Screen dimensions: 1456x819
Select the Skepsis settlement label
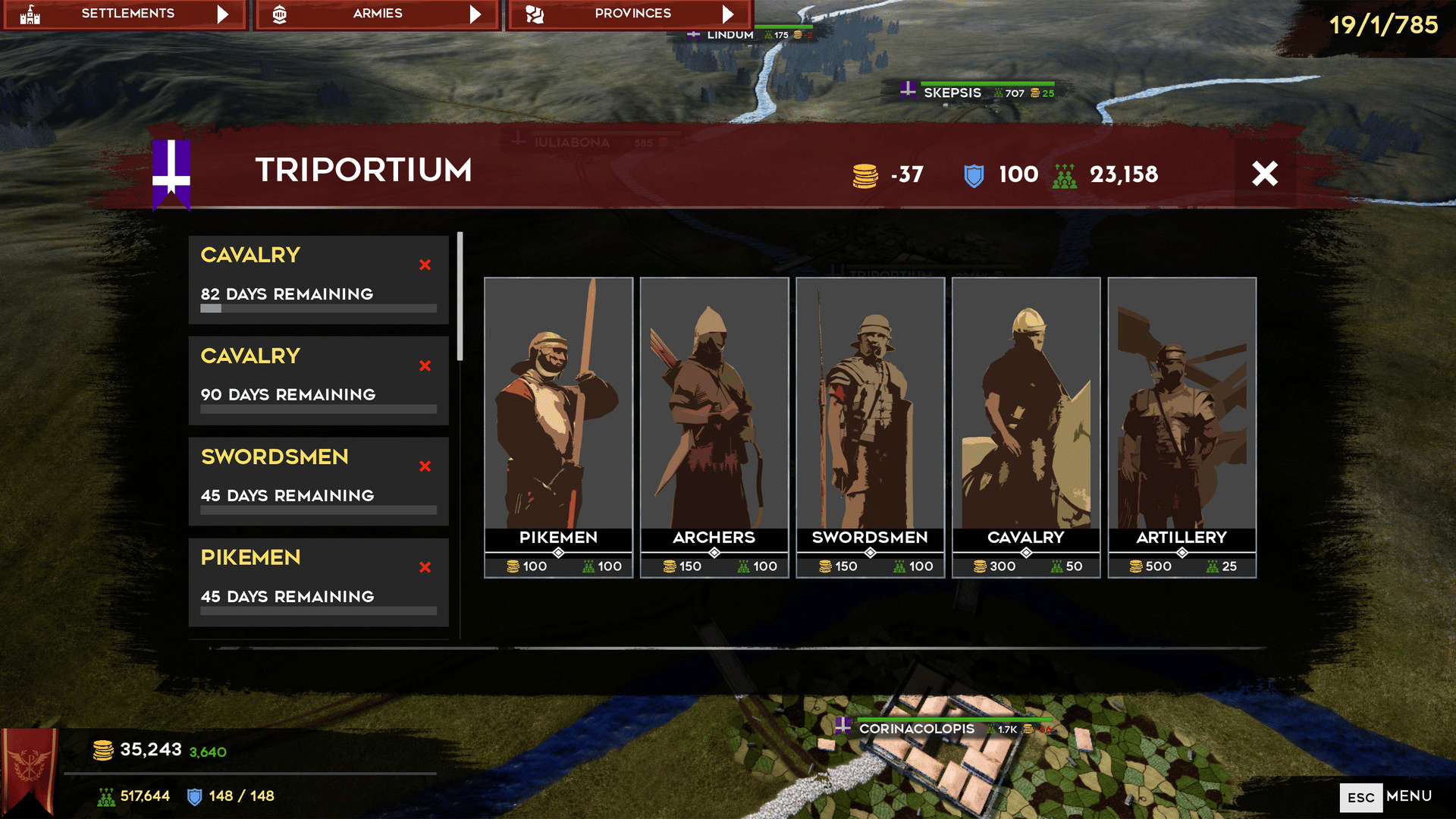pyautogui.click(x=952, y=93)
